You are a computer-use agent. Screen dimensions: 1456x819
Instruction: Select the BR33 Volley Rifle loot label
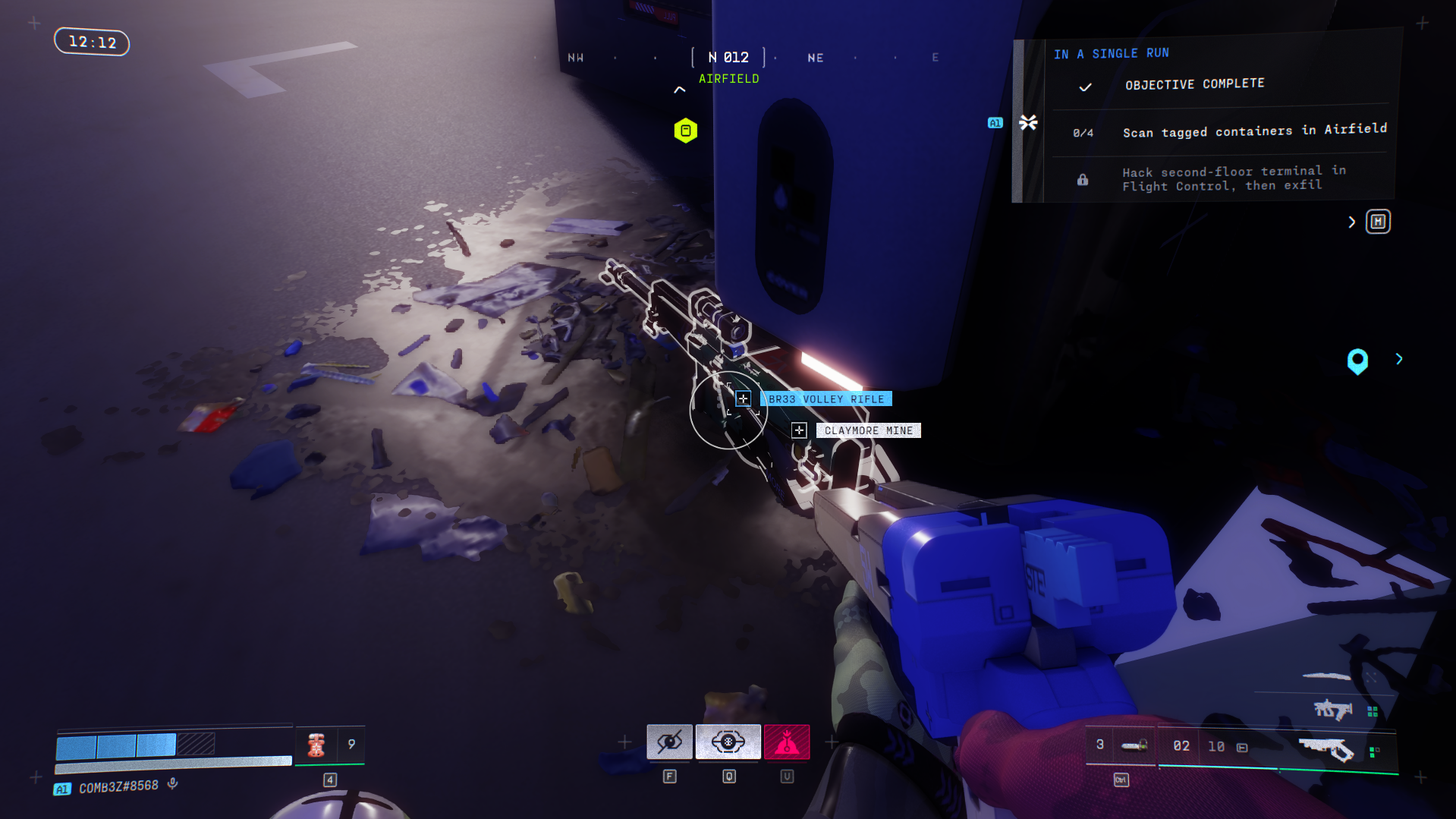point(825,399)
